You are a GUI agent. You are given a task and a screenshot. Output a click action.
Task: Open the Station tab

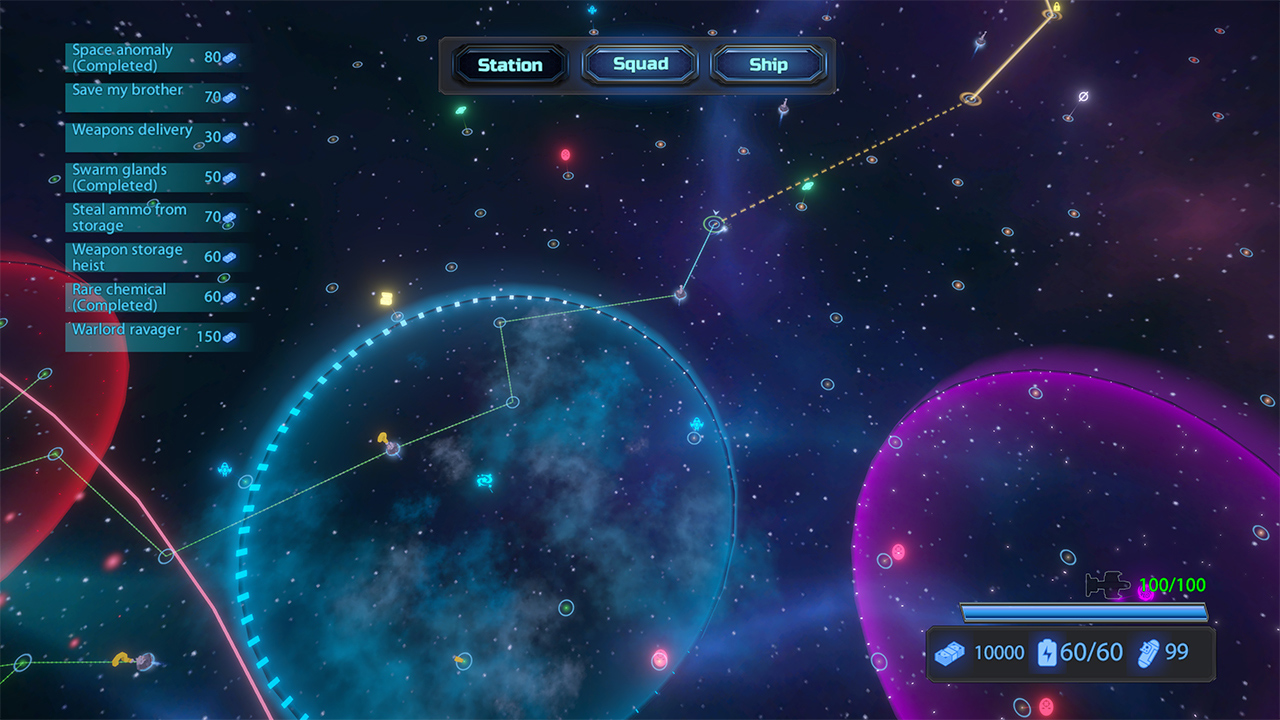(510, 64)
